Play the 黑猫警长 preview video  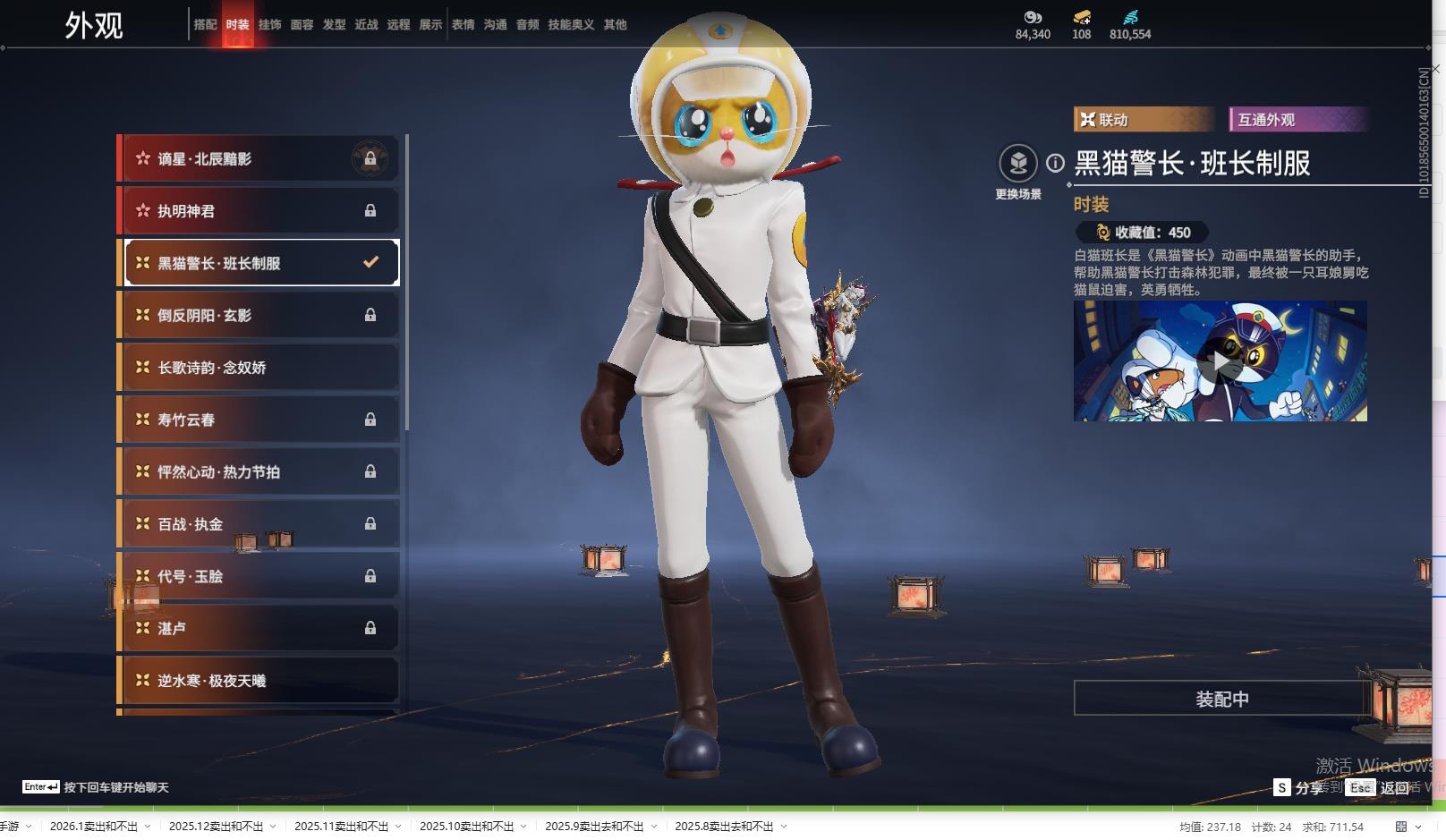(1221, 361)
